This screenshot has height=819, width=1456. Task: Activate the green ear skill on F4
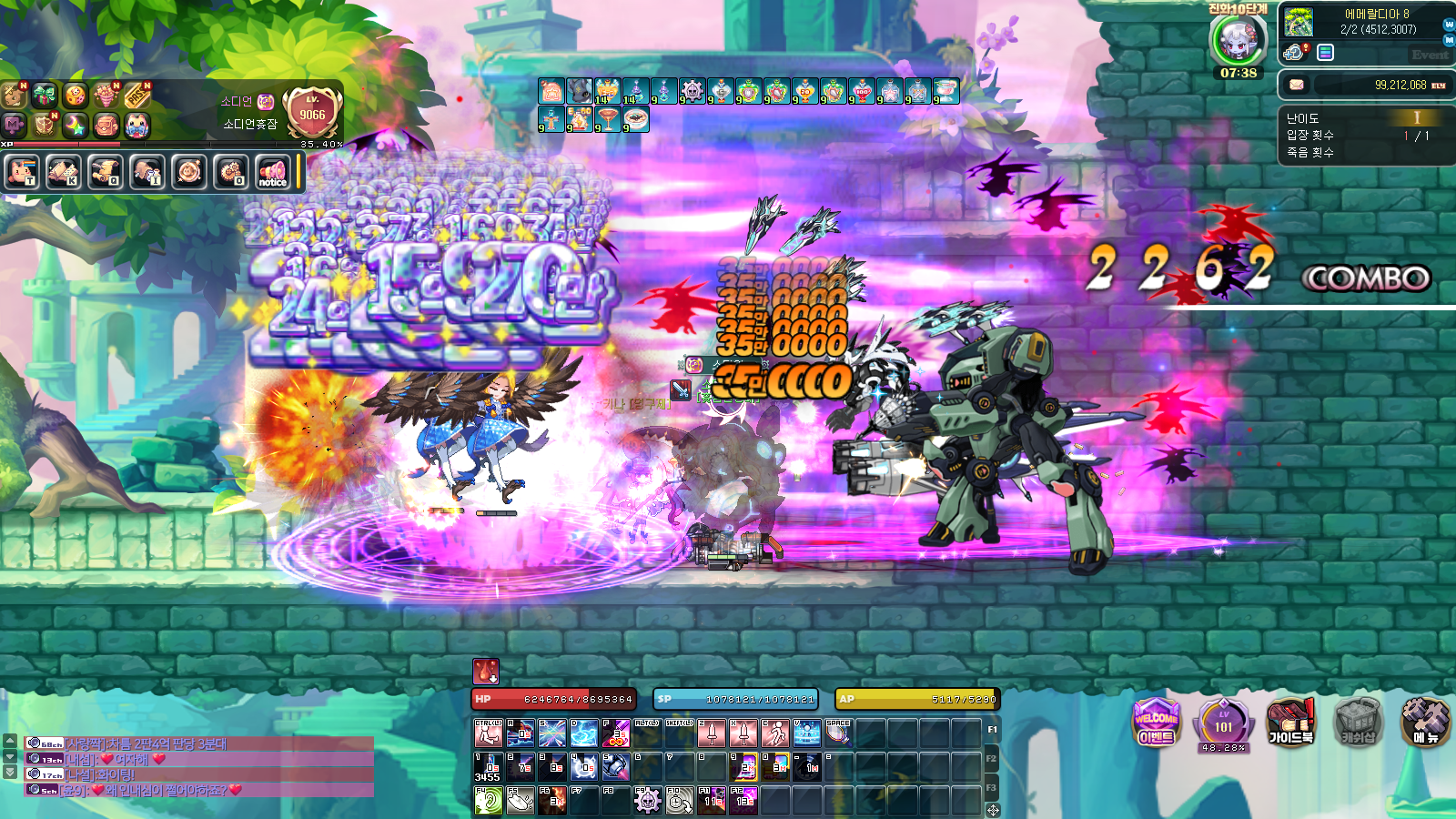tap(489, 801)
